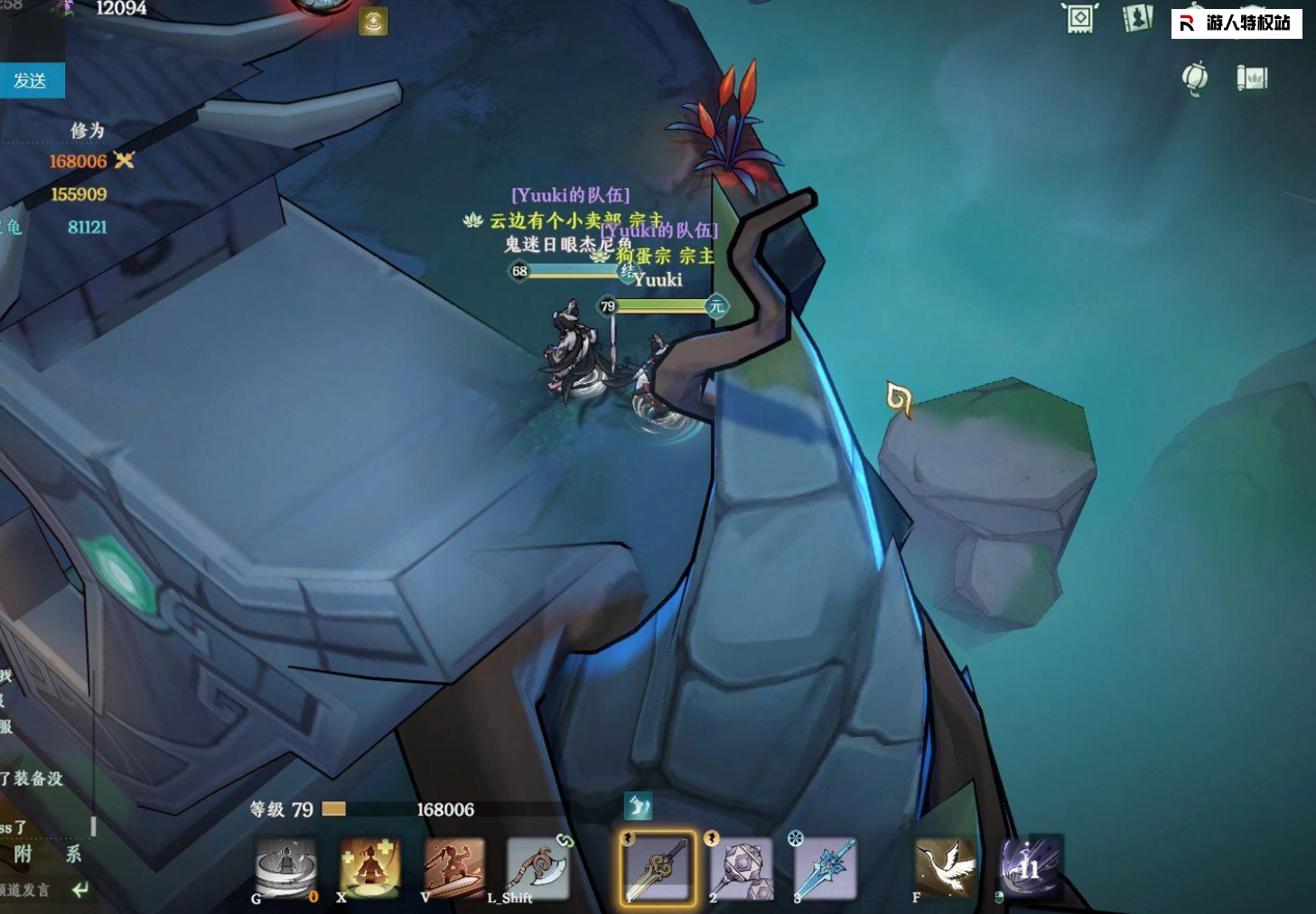
Task: Activate the white crane skill
Action: (x=945, y=868)
